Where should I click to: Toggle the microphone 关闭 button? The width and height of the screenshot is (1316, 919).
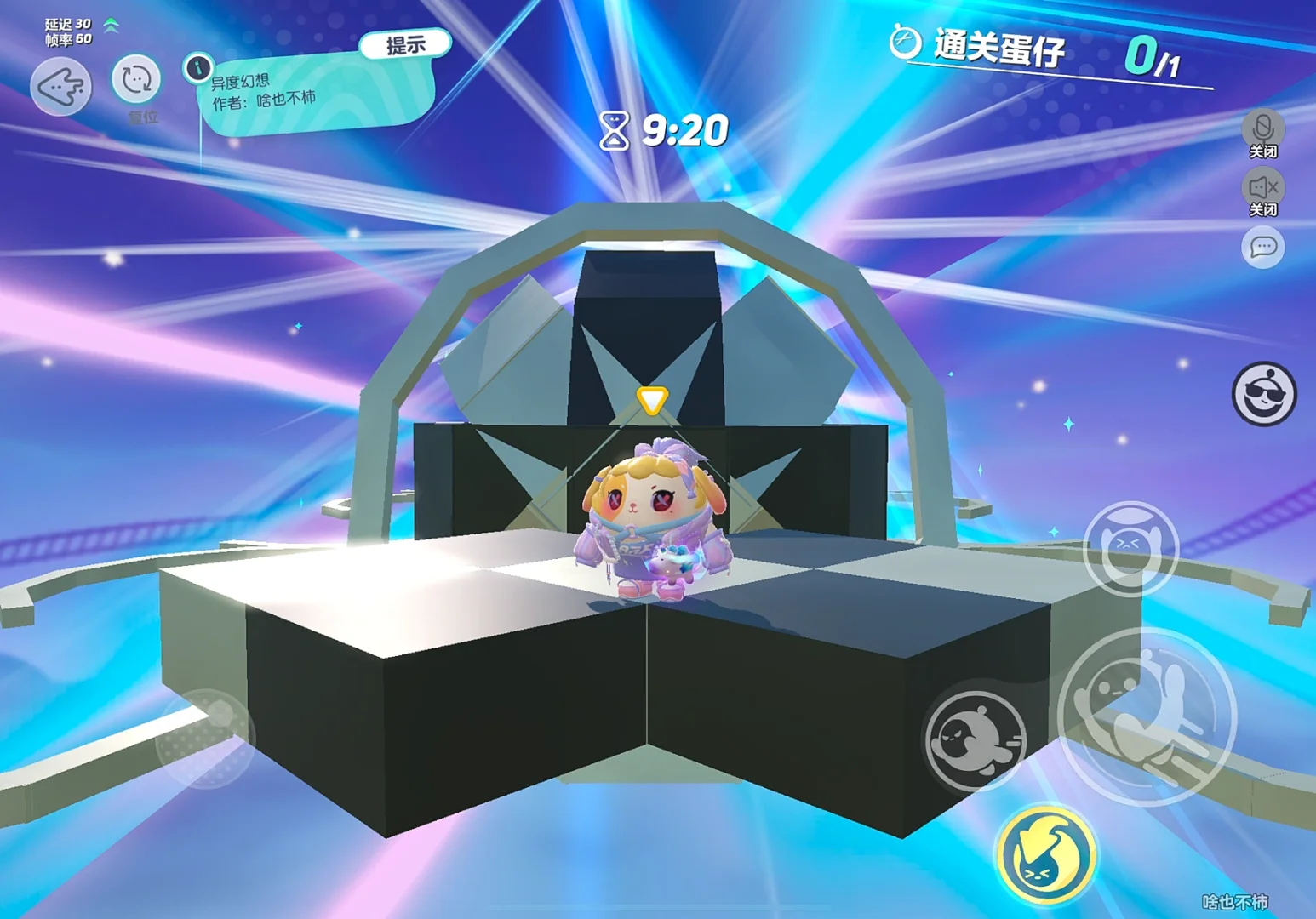click(x=1263, y=130)
